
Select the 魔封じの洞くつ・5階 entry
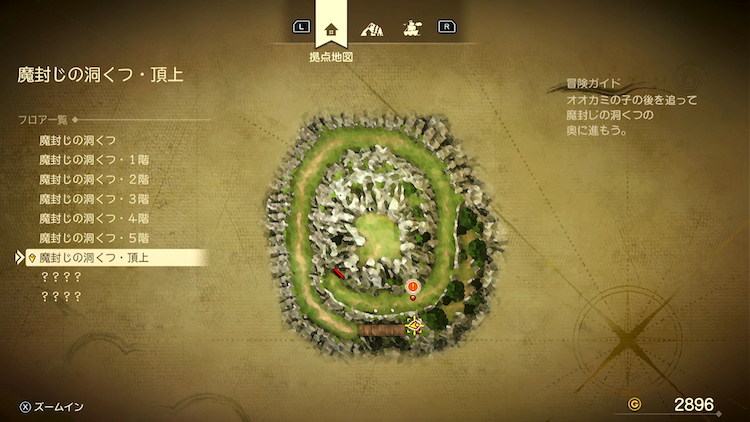pyautogui.click(x=92, y=238)
